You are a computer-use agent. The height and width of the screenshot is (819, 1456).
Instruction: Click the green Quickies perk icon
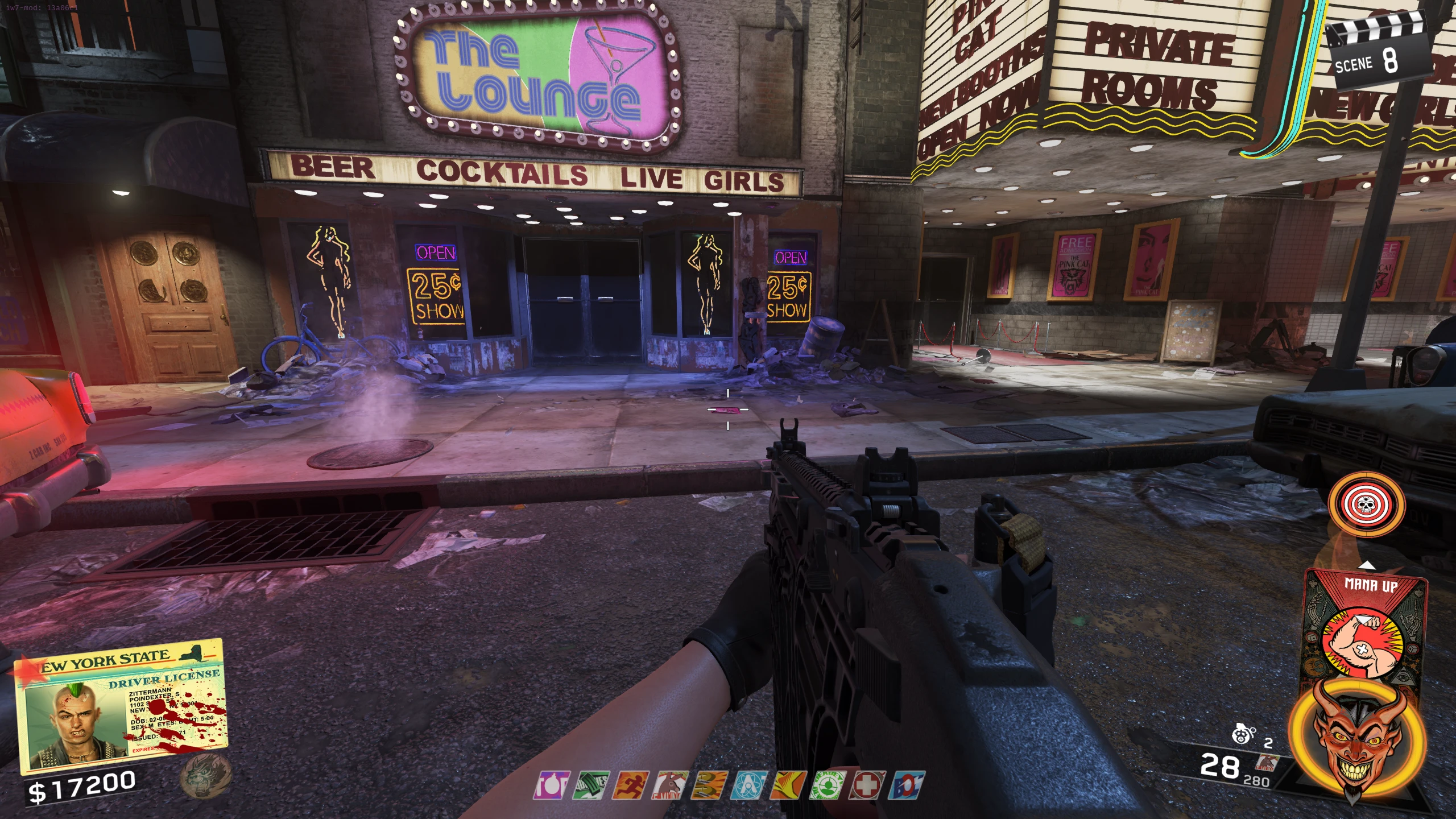(x=591, y=785)
